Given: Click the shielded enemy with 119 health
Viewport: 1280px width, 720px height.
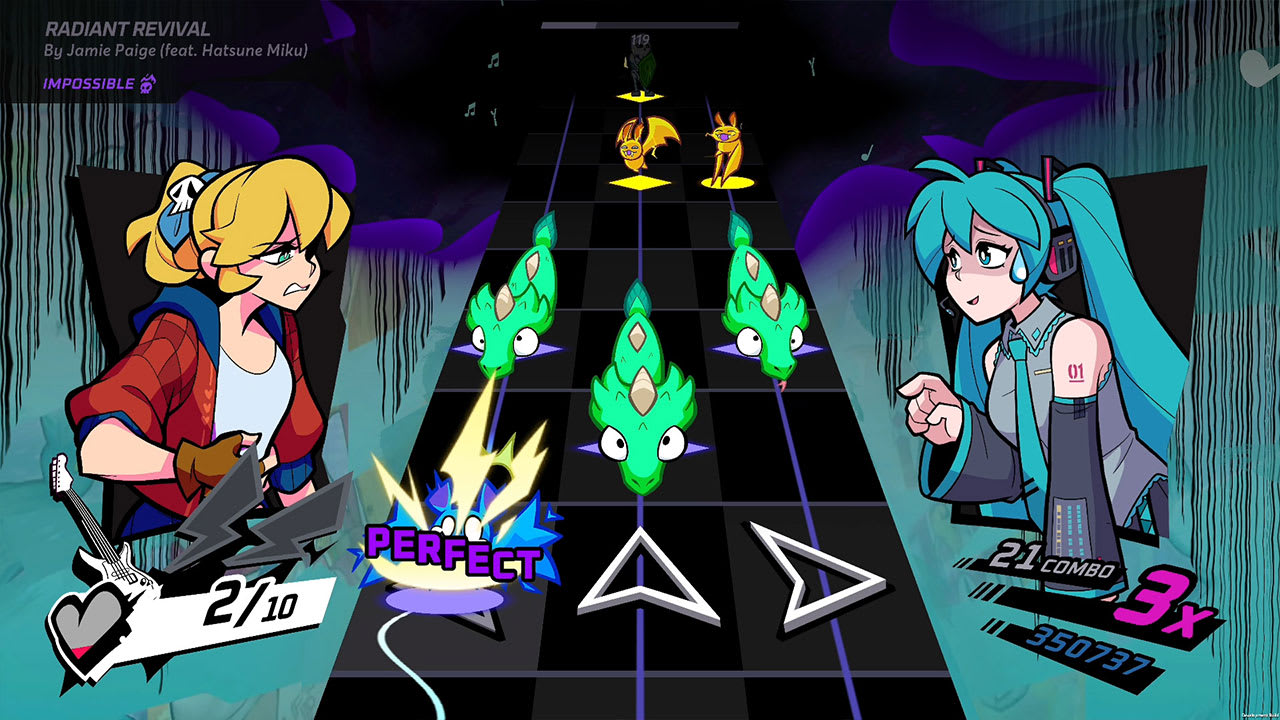Looking at the screenshot, I should [x=640, y=65].
